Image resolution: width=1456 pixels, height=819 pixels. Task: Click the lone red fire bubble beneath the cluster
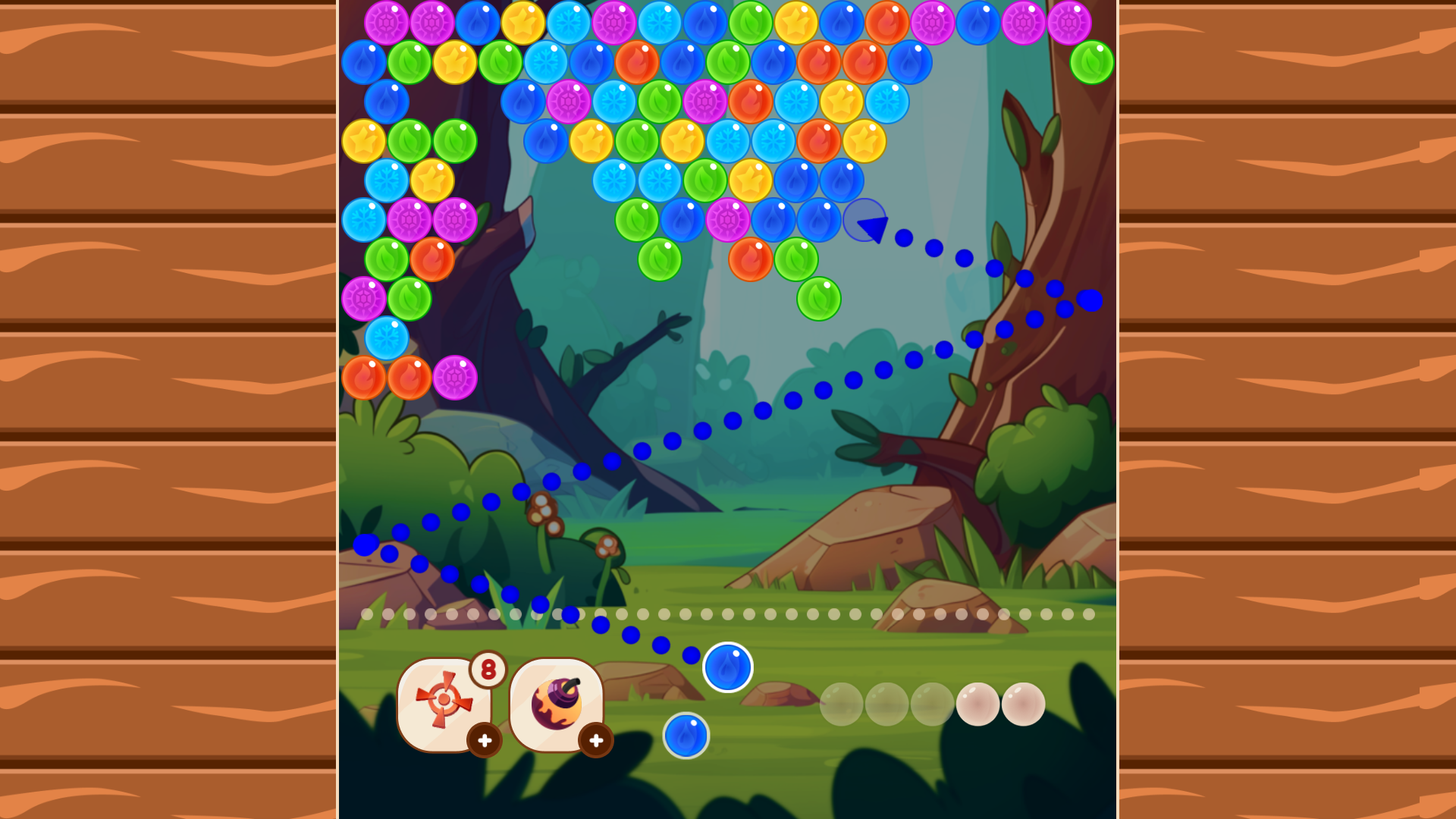click(751, 258)
